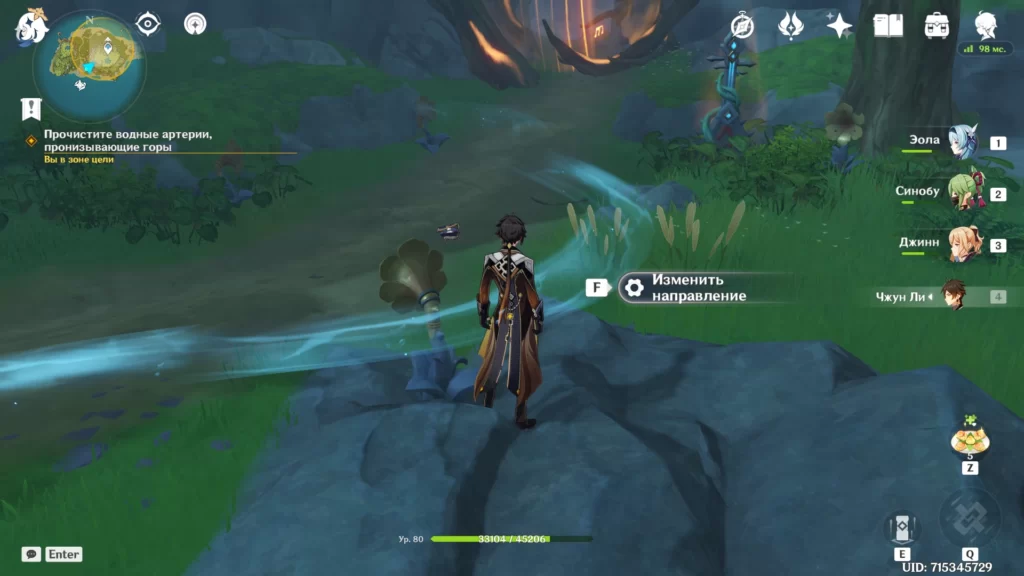Screen dimensions: 1024x576
Task: Select active character Чжун Ли
Action: [955, 297]
